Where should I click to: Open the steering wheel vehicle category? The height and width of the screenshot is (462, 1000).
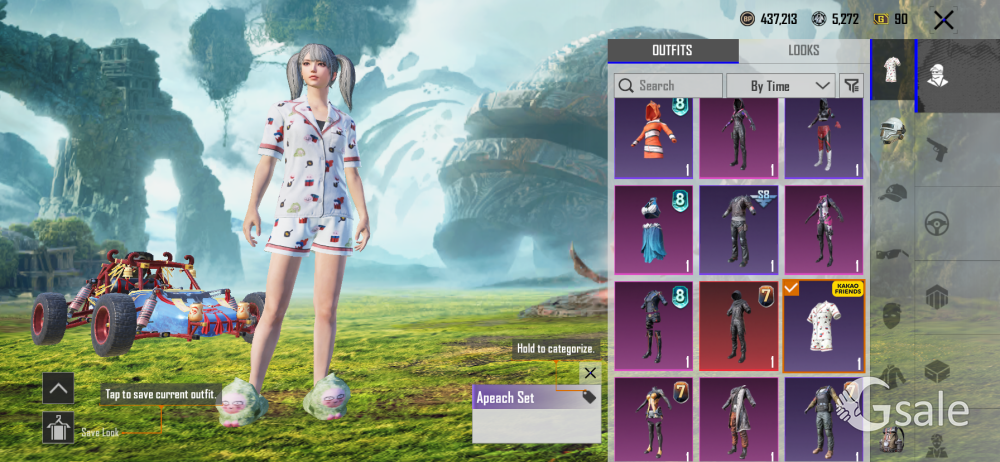pos(937,222)
